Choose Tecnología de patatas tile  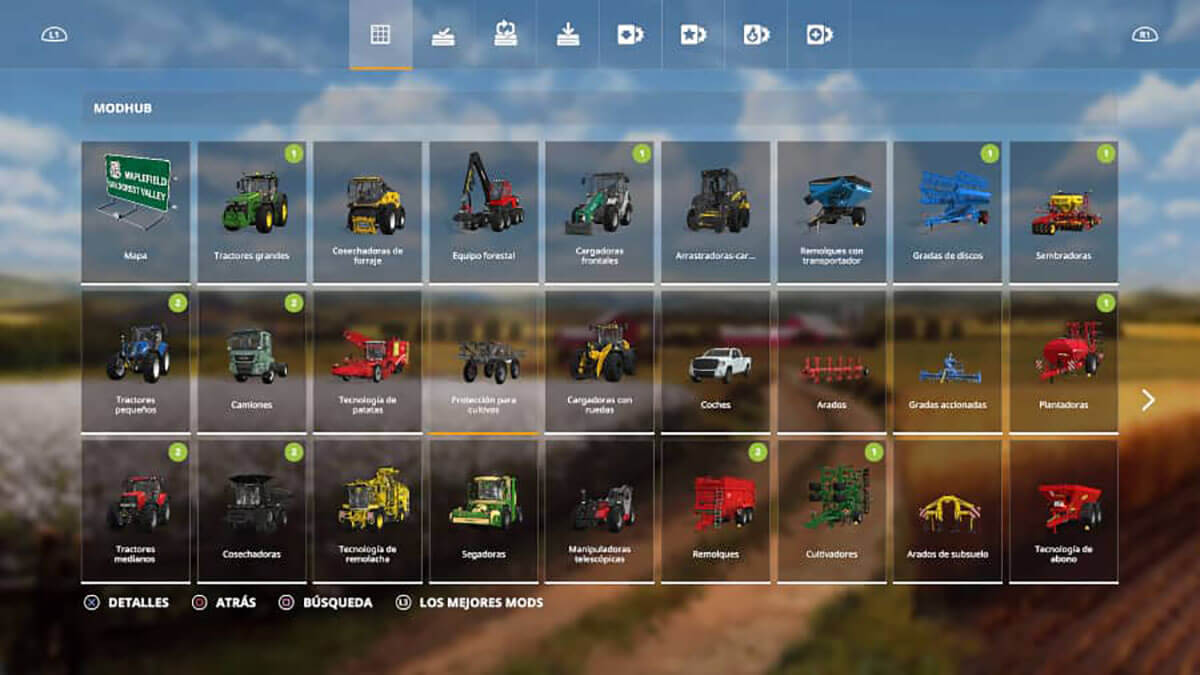point(368,361)
